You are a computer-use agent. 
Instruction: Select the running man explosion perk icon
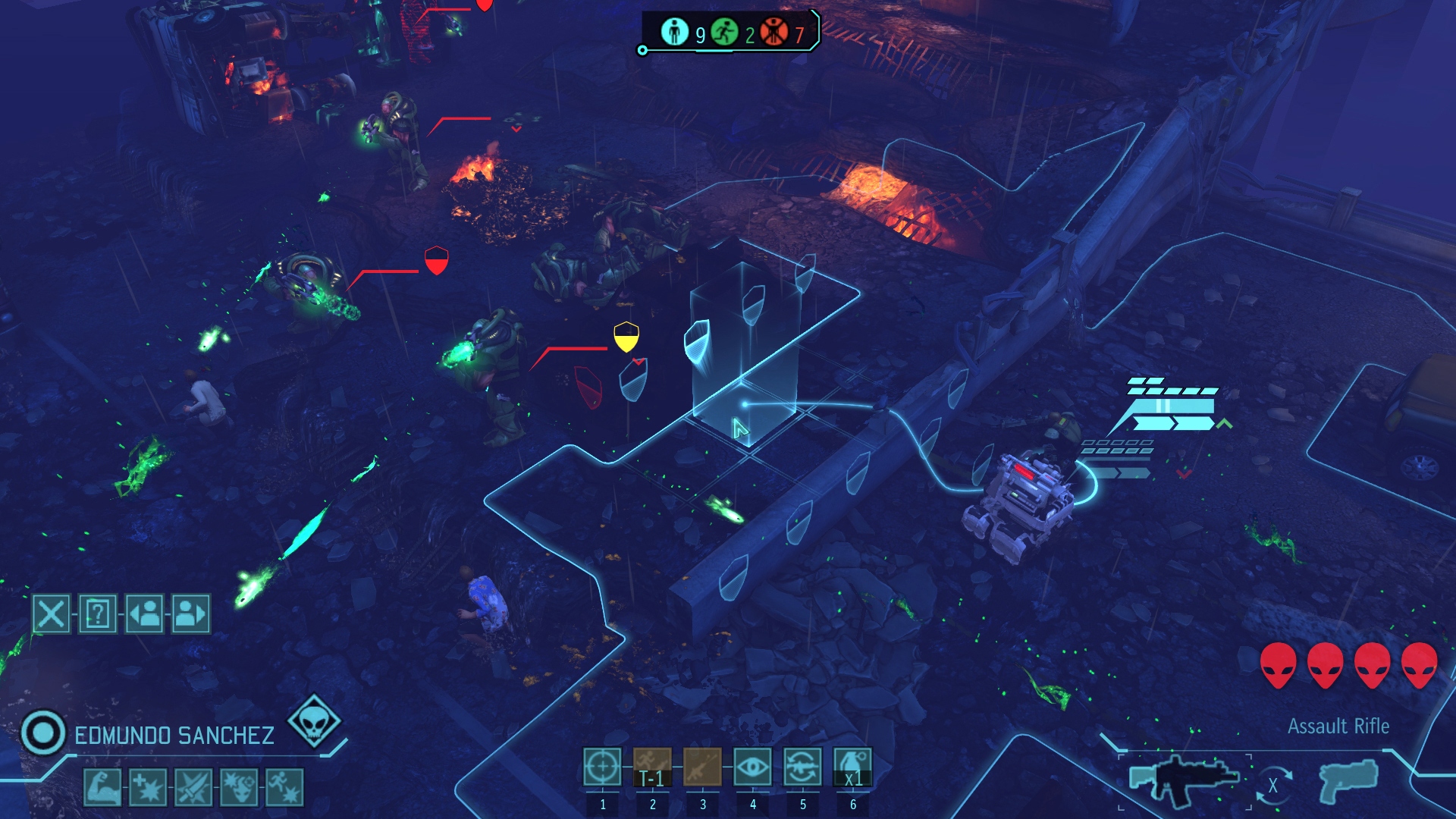coord(284,786)
